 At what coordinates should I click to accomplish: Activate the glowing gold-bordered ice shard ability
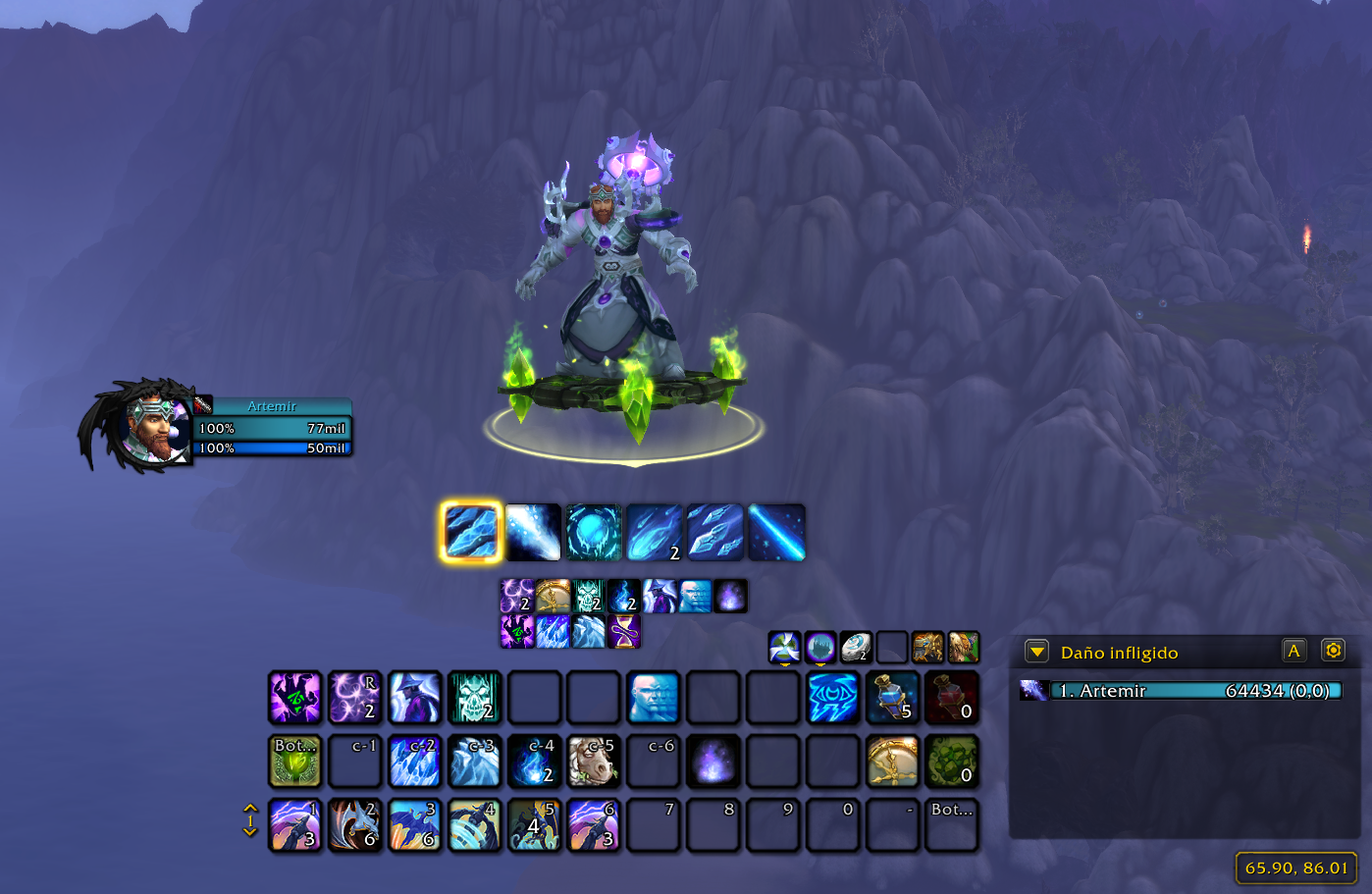coord(472,532)
